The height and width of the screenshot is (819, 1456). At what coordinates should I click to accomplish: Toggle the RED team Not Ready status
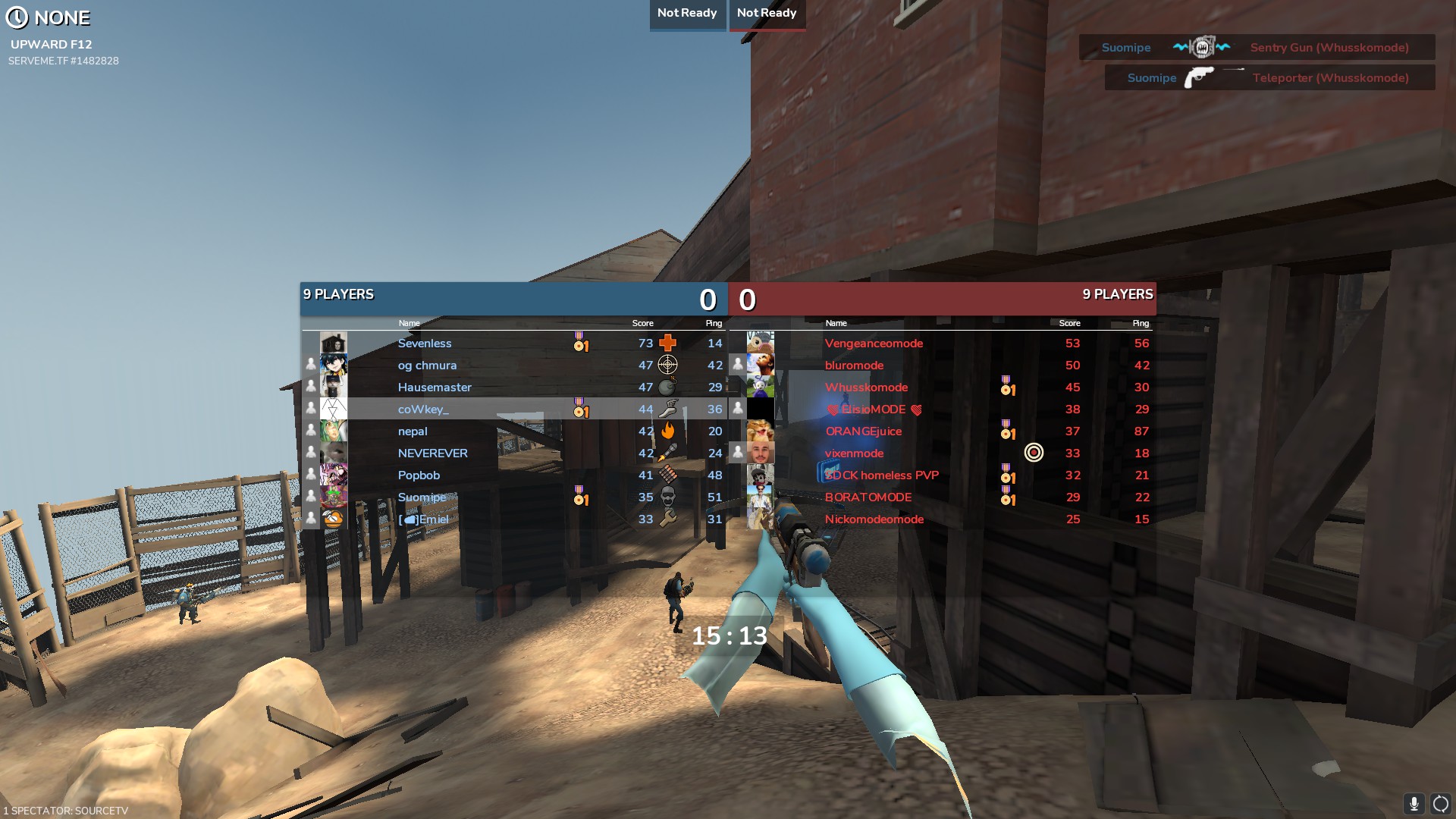click(767, 14)
